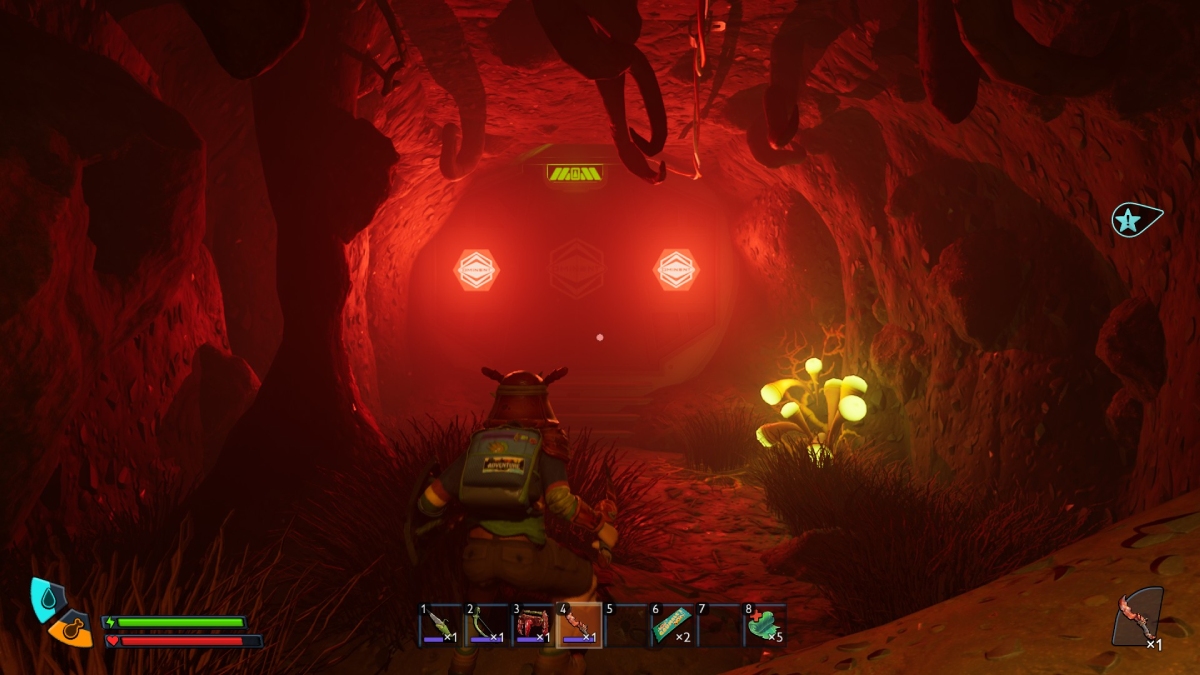This screenshot has height=675, width=1200.
Task: Click the water droplet thirst icon
Action: click(x=45, y=596)
